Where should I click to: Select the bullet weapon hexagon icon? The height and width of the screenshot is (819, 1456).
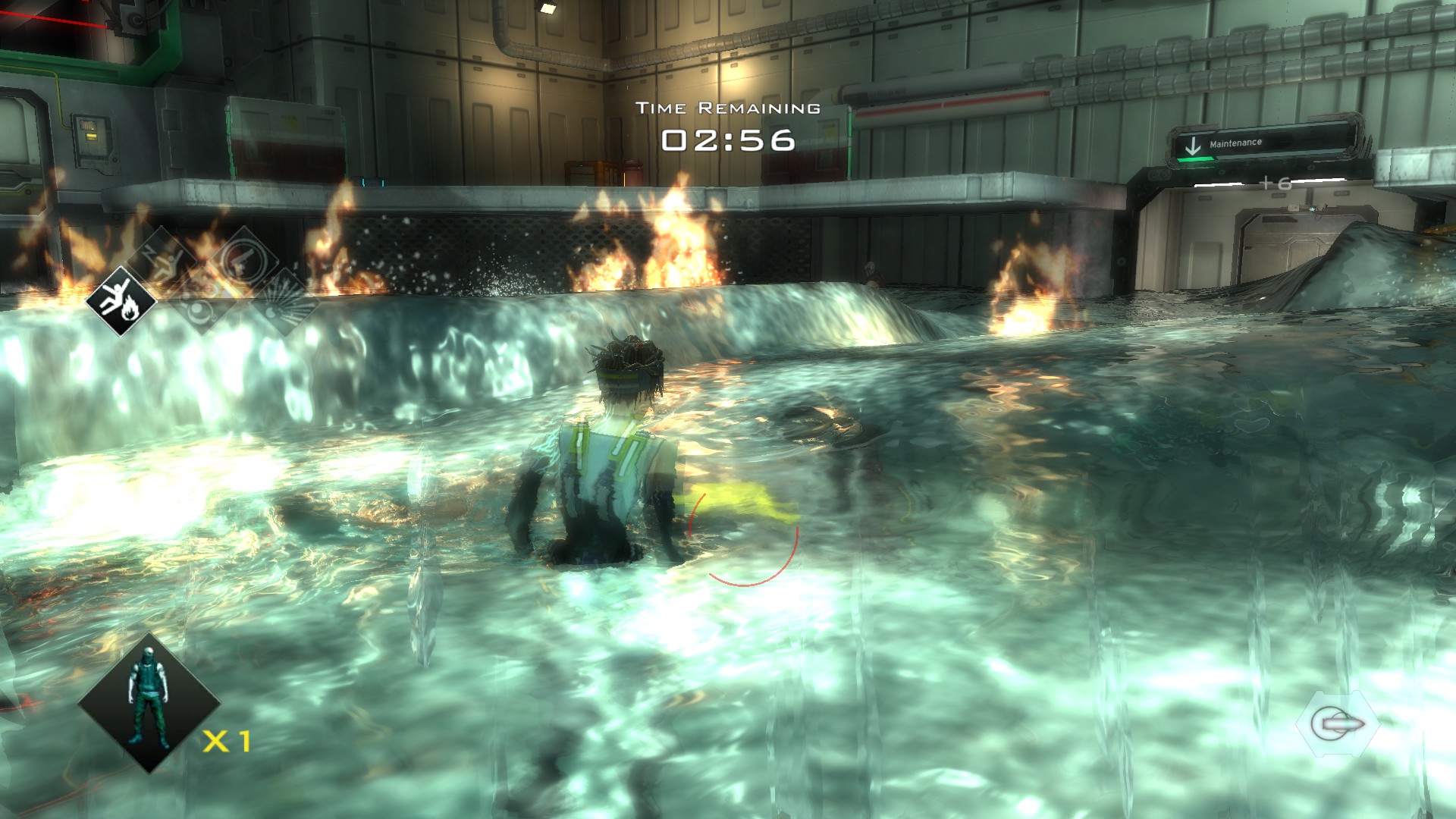1336,725
